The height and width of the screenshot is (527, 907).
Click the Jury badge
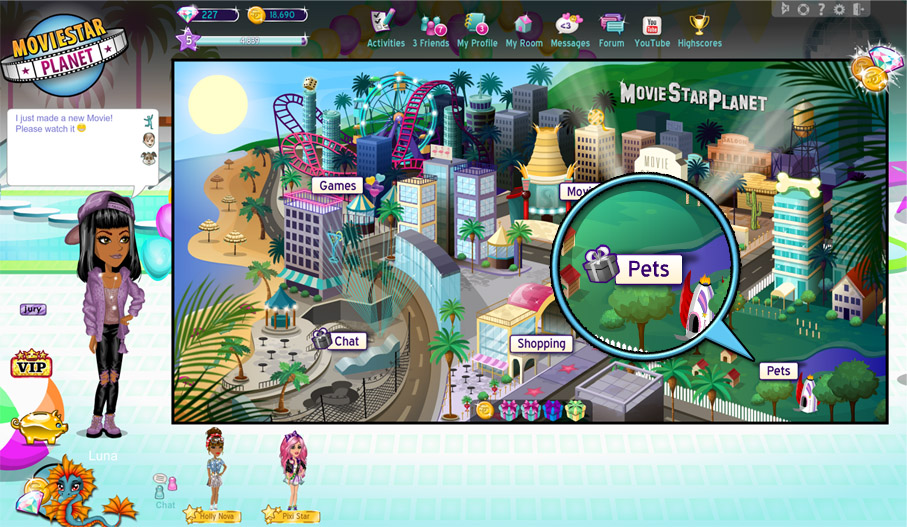[33, 310]
